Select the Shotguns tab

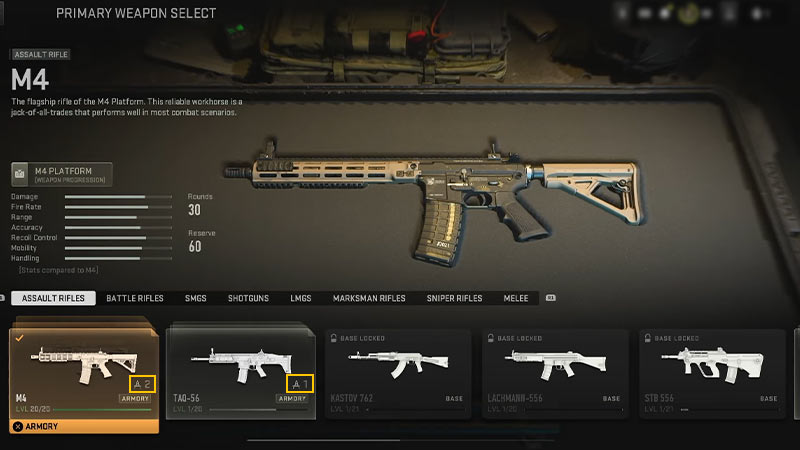coord(249,298)
